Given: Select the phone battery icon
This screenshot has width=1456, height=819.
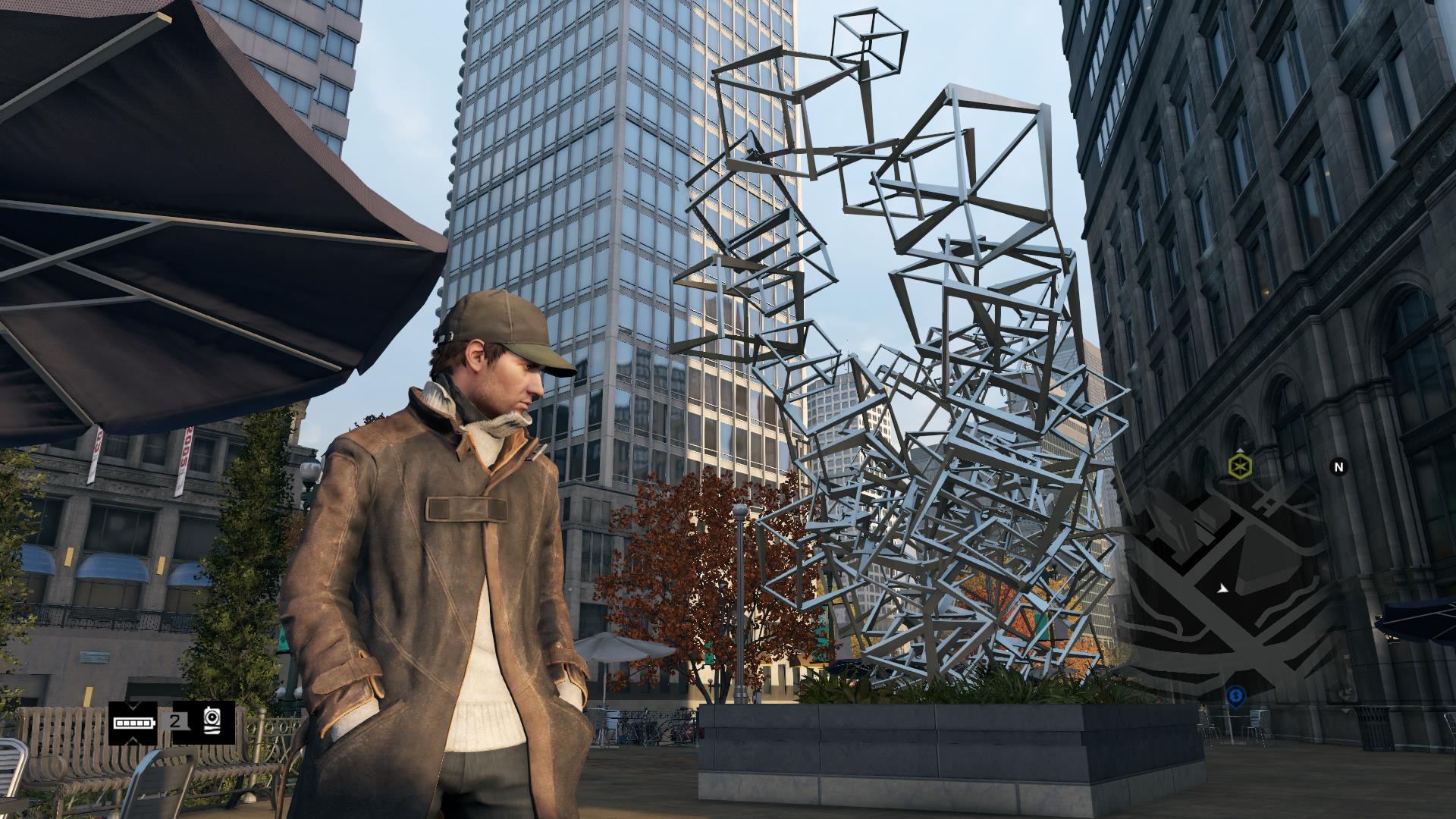Looking at the screenshot, I should (x=133, y=722).
